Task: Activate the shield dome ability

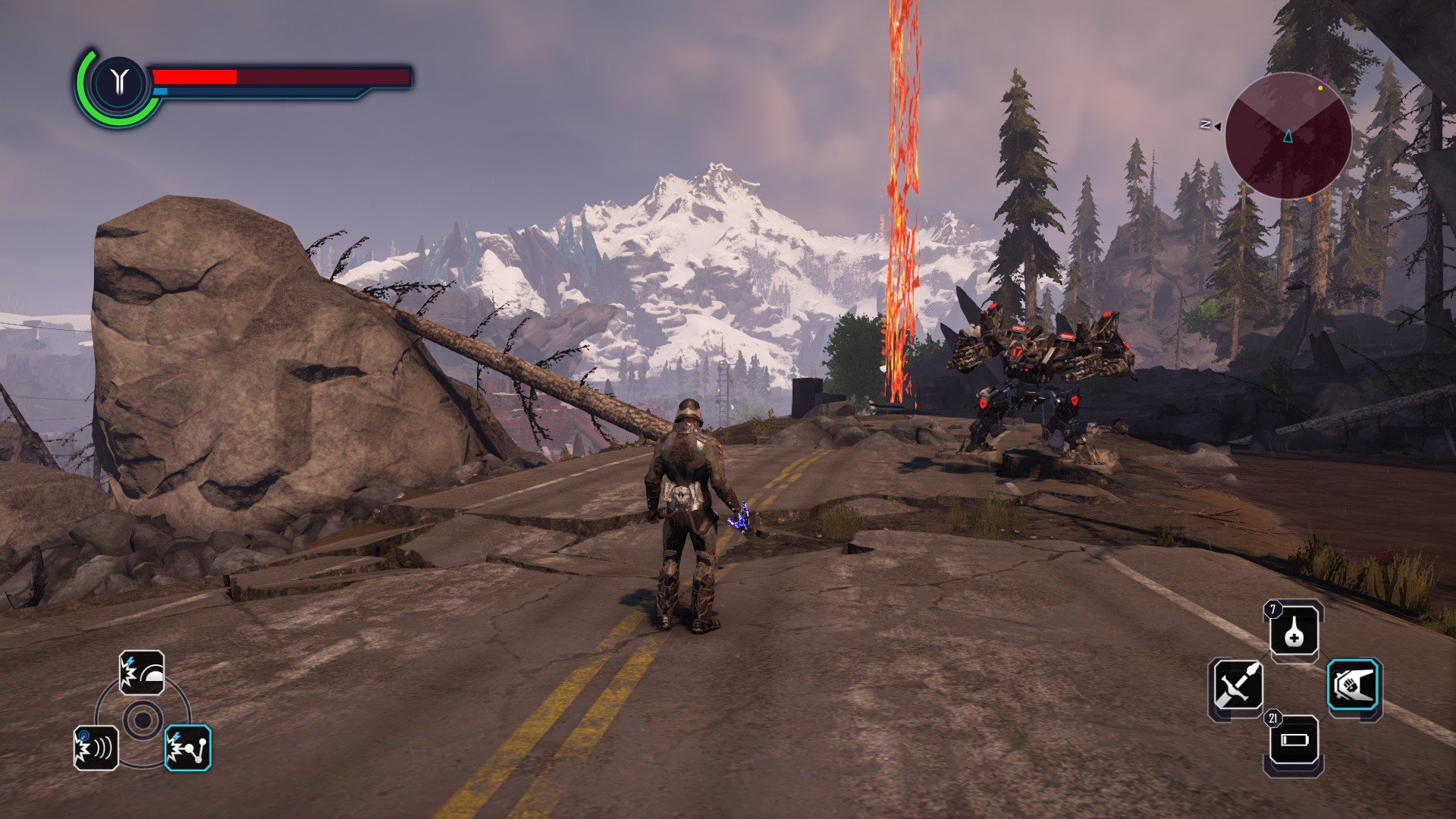Action: click(142, 673)
